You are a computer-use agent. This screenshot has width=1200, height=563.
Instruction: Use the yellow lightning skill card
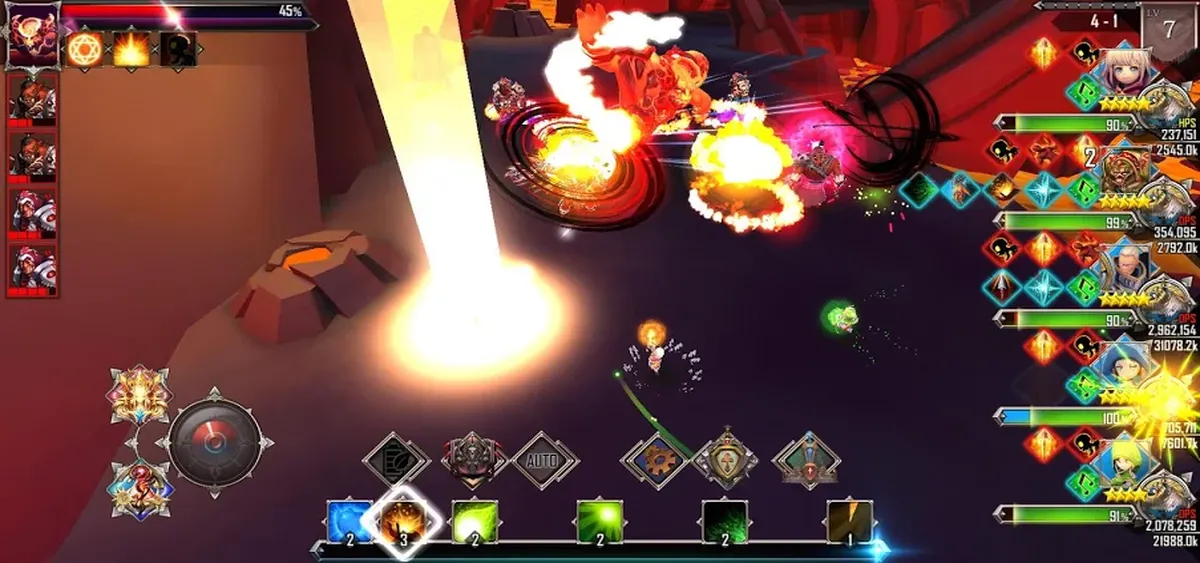pyautogui.click(x=850, y=522)
